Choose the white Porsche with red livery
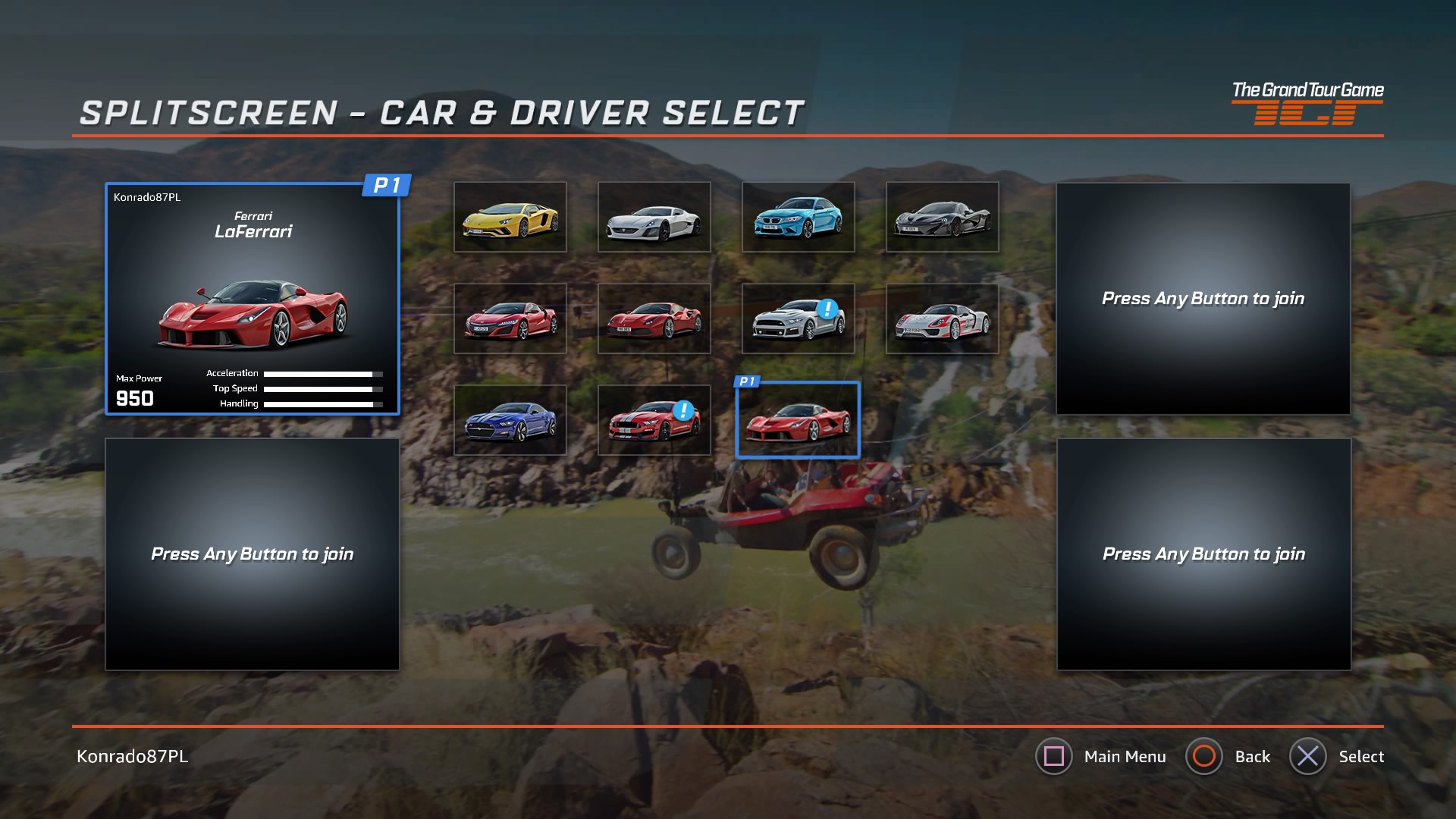This screenshot has height=819, width=1456. [942, 318]
